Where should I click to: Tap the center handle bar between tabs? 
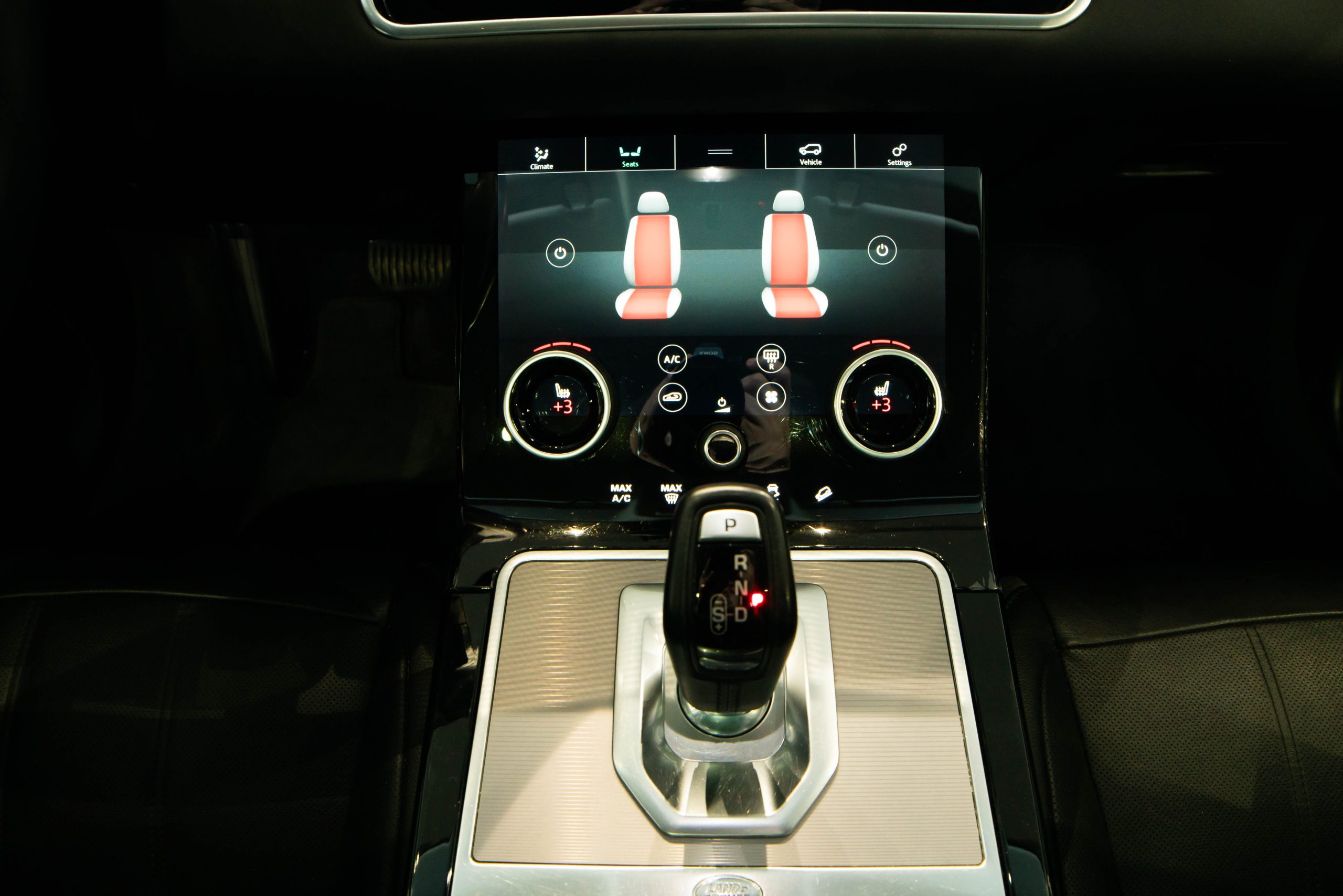tap(720, 152)
